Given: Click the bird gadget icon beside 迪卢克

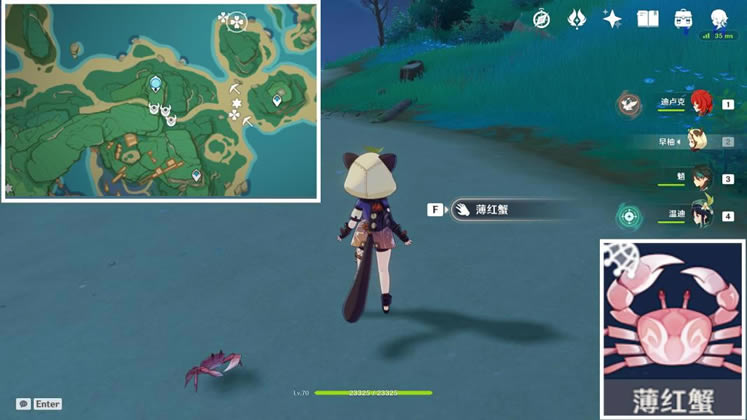Looking at the screenshot, I should click(x=629, y=102).
